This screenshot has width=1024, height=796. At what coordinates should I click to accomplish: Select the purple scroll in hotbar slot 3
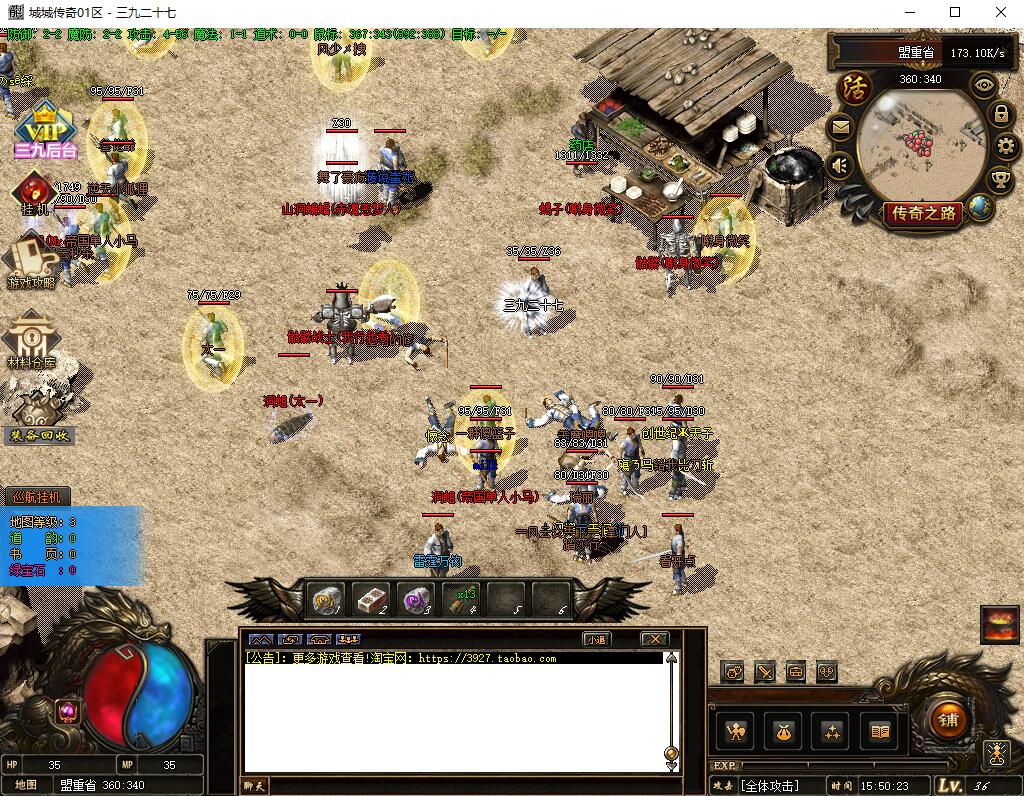tap(418, 599)
